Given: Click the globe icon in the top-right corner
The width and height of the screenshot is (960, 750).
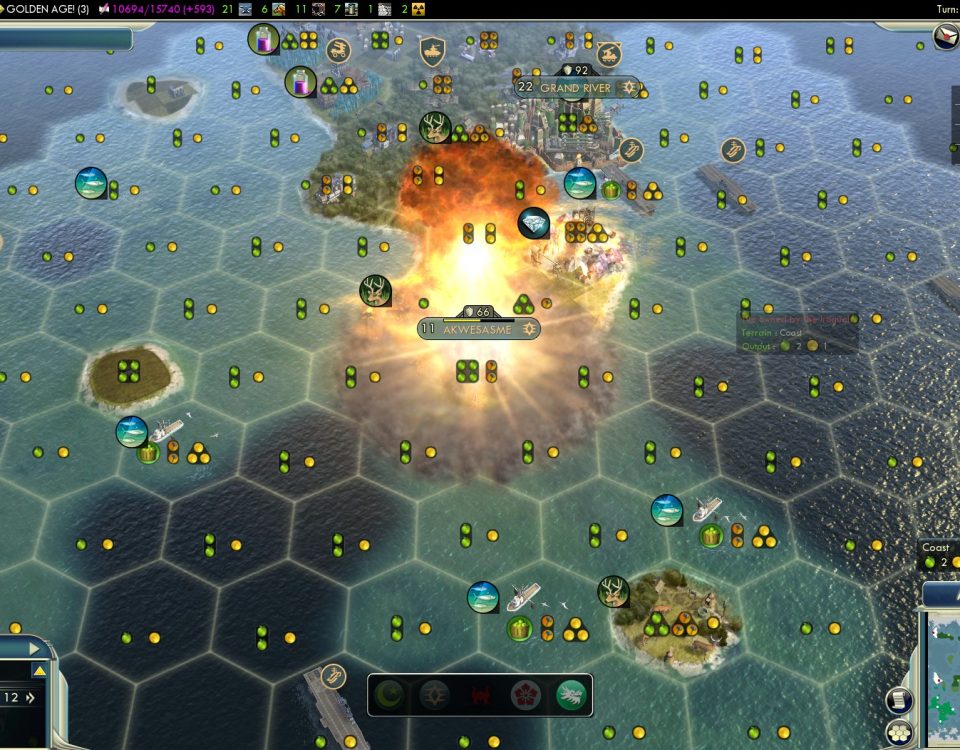Looking at the screenshot, I should point(945,37).
